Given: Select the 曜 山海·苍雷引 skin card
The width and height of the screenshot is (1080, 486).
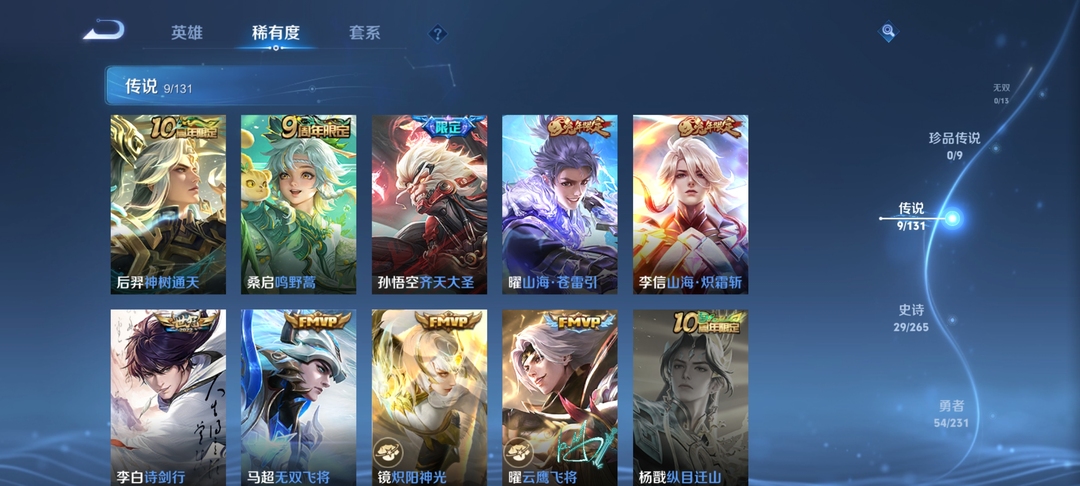Looking at the screenshot, I should click(x=559, y=204).
